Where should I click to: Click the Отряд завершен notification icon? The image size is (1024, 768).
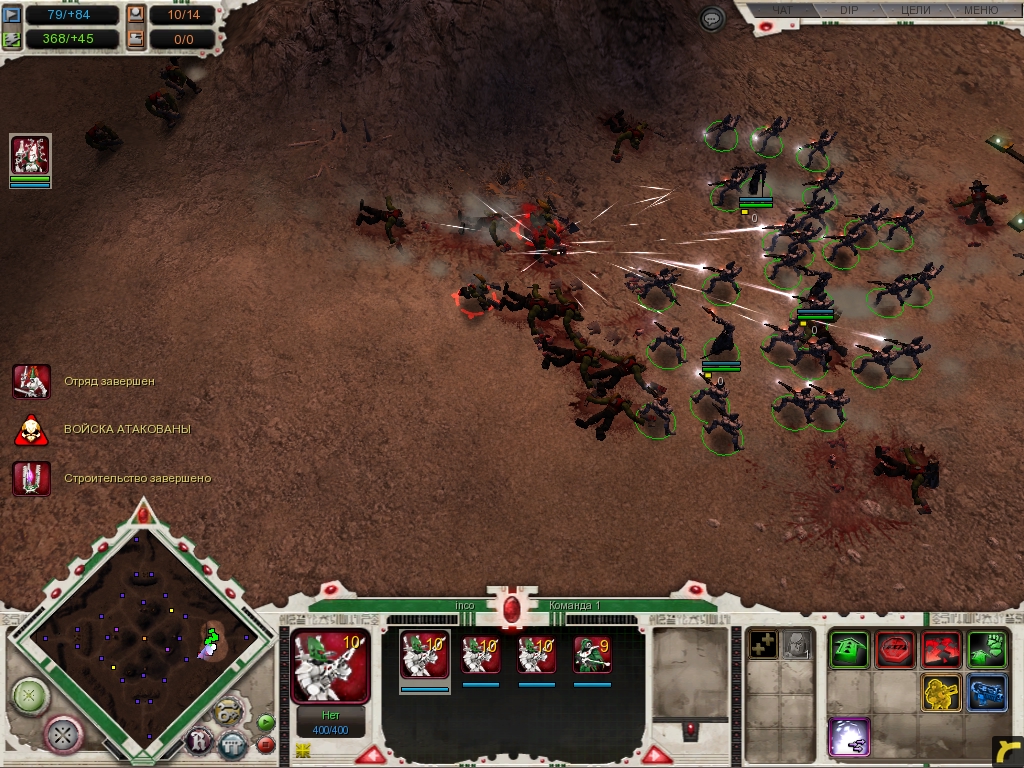pyautogui.click(x=31, y=381)
